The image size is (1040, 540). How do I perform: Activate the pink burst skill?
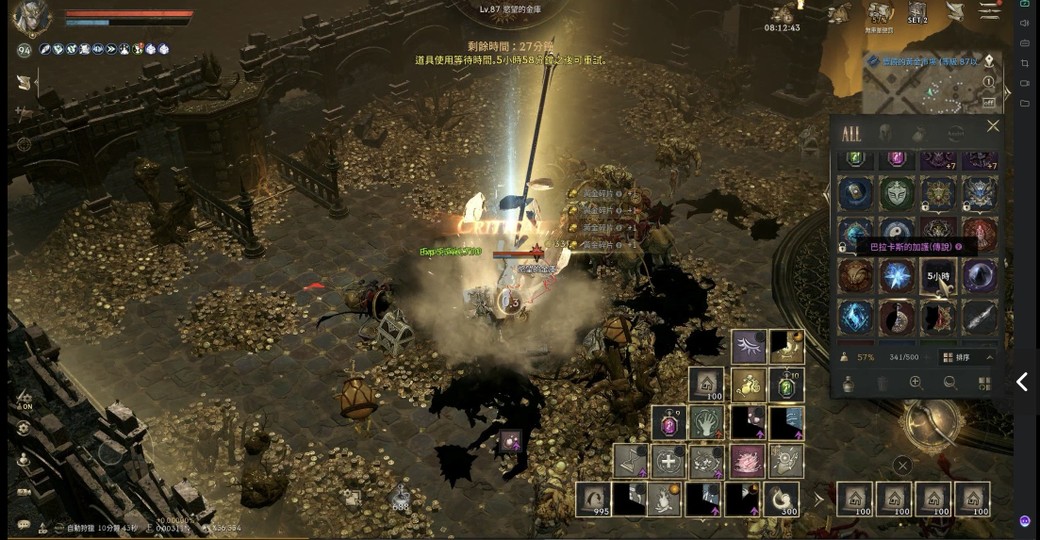(746, 460)
